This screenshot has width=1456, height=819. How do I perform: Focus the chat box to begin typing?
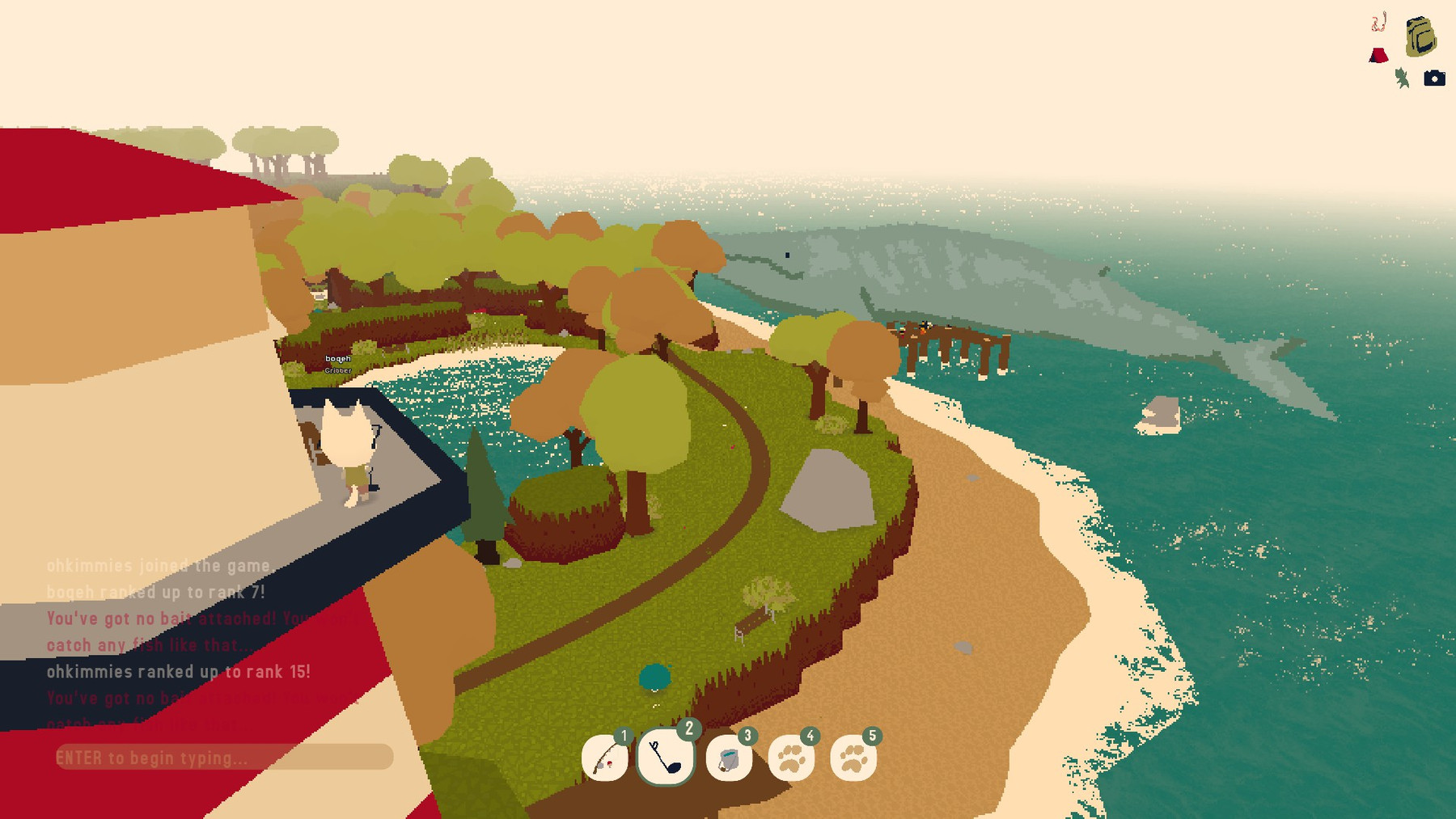(224, 758)
